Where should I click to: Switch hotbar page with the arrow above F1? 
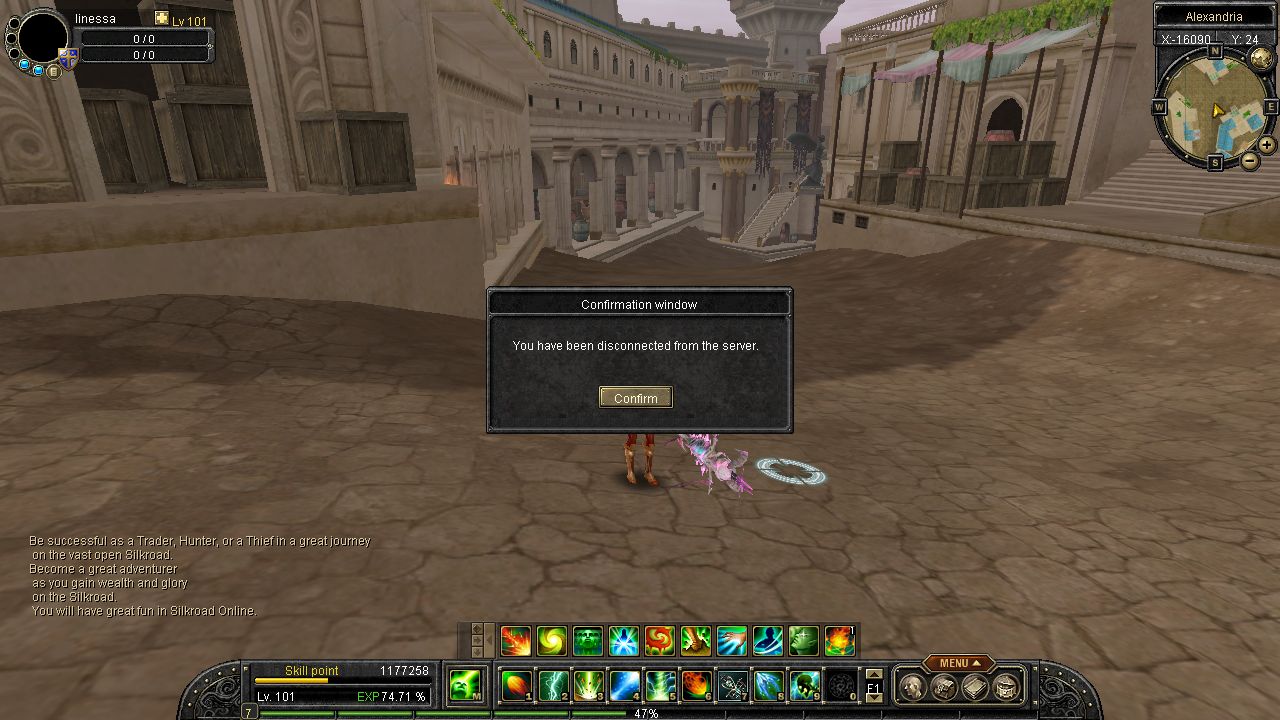[873, 675]
